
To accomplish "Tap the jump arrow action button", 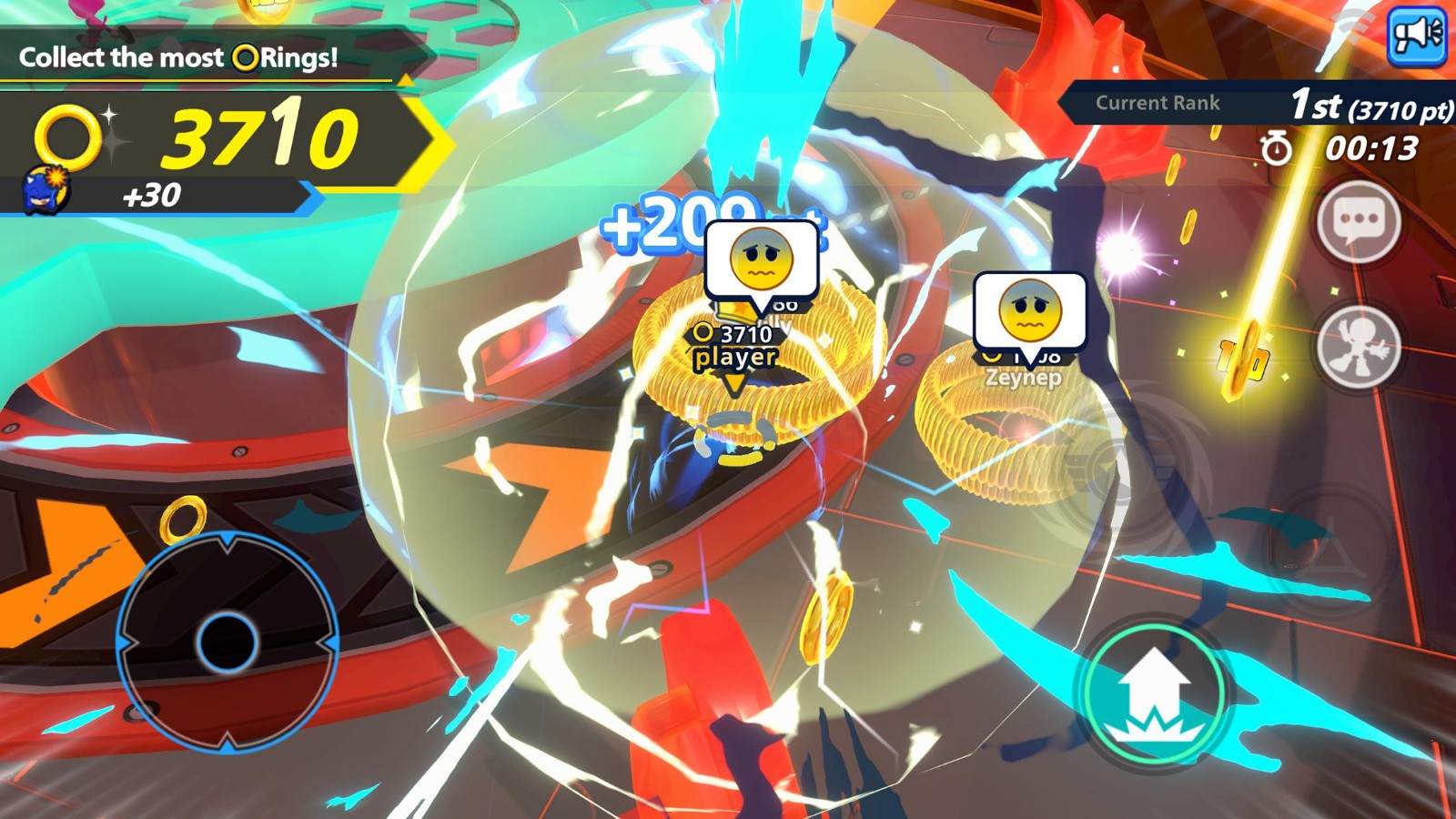I will [1154, 694].
